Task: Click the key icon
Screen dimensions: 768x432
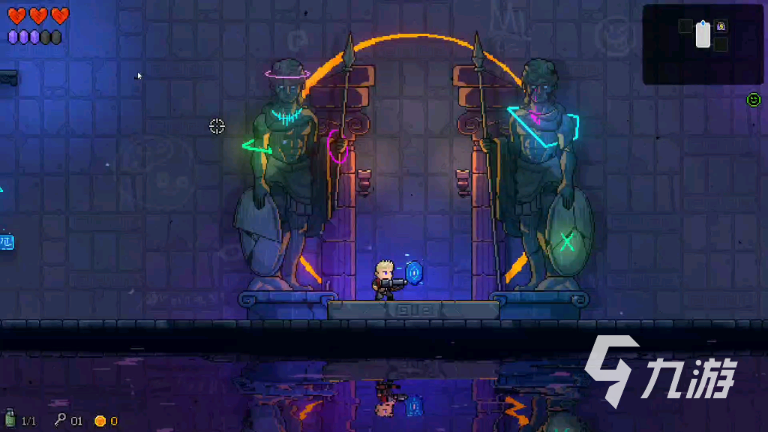Action: point(60,420)
